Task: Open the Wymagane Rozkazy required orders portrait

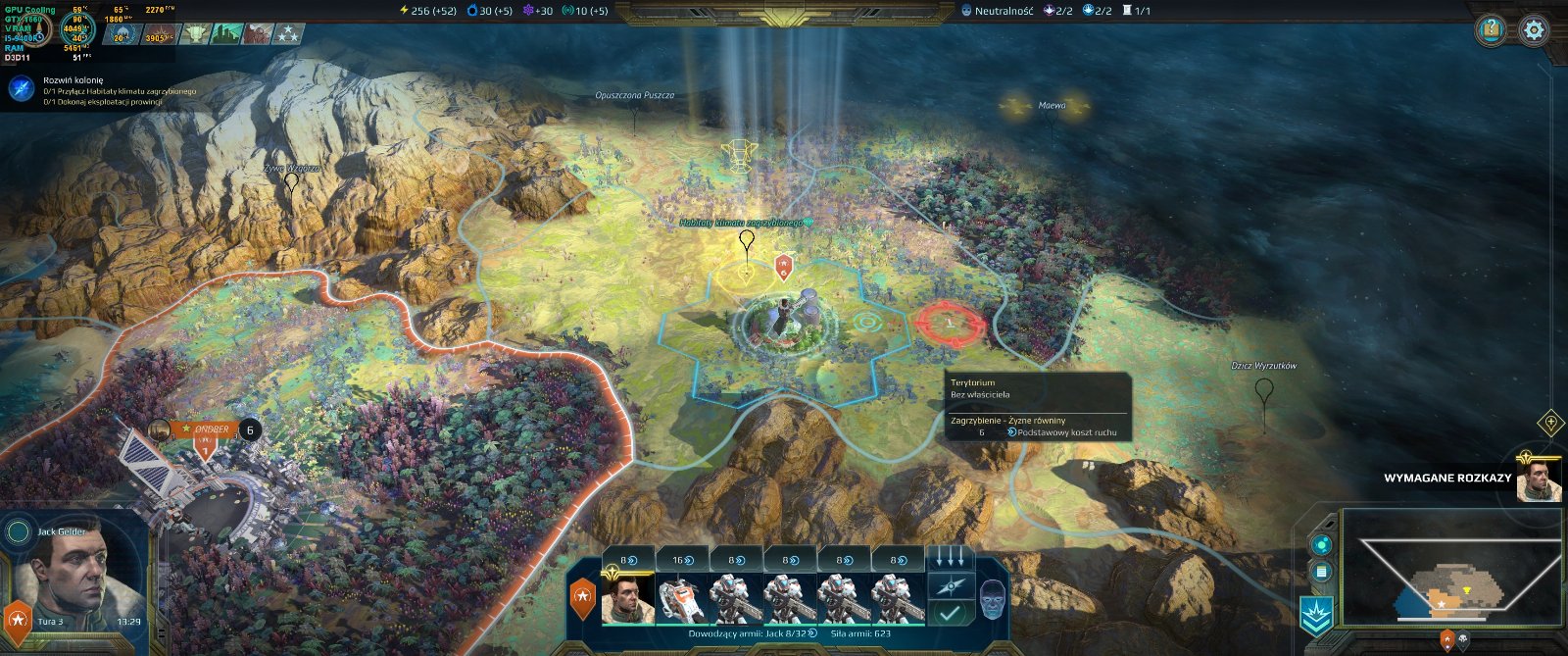Action: click(x=1538, y=479)
